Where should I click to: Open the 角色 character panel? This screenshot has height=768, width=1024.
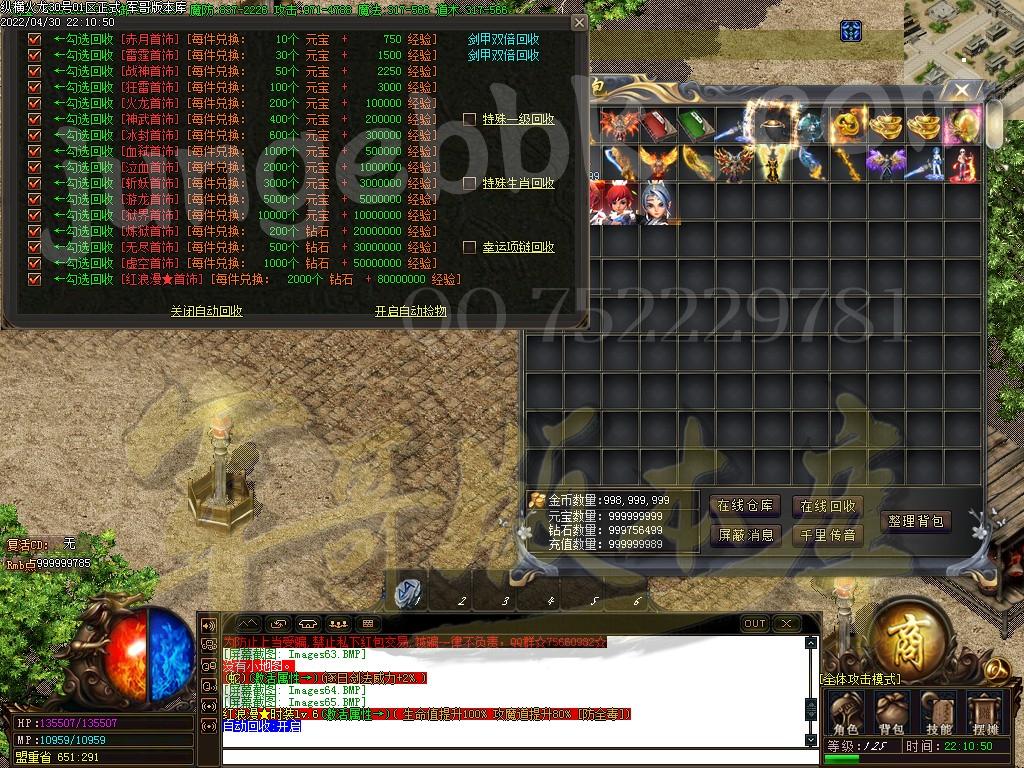pyautogui.click(x=846, y=712)
